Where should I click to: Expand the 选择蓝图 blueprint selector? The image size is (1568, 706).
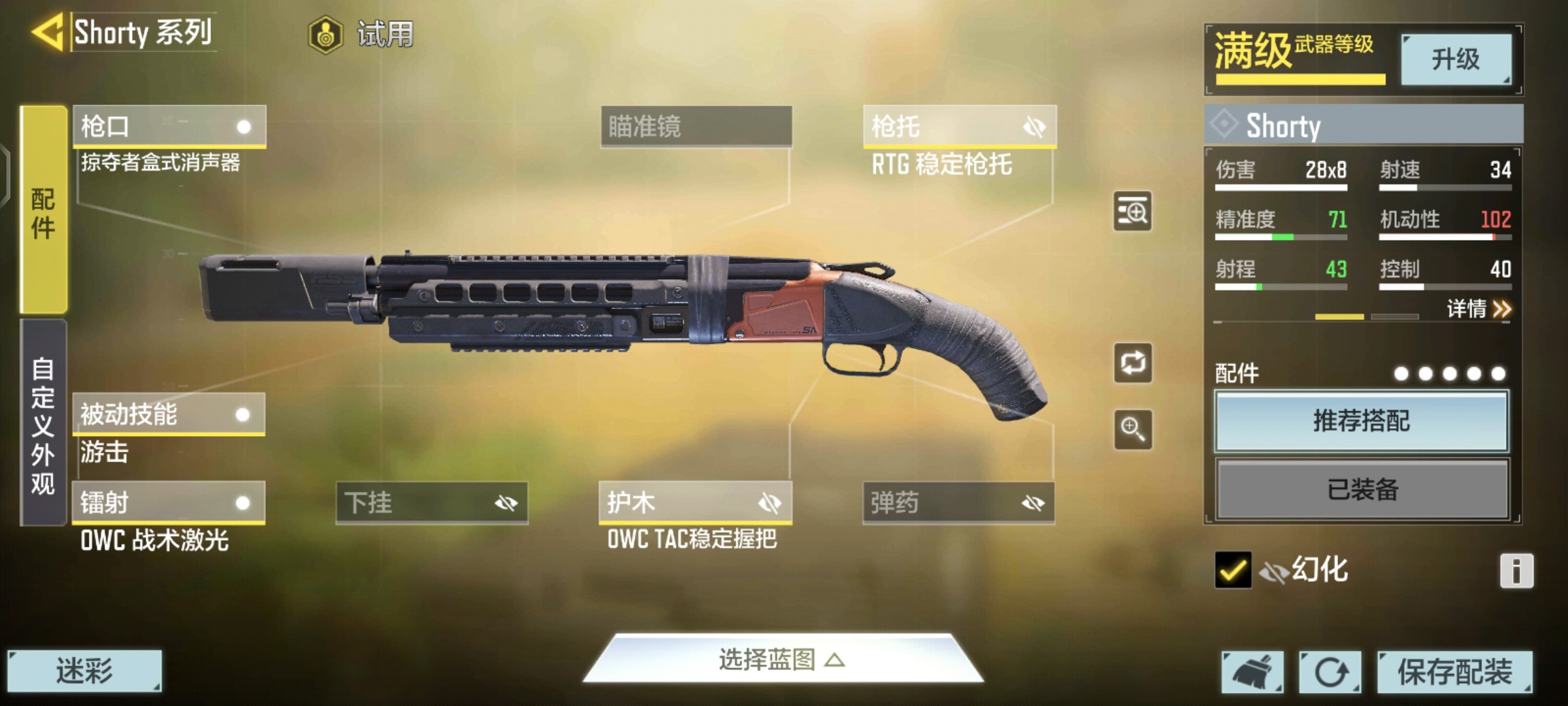pyautogui.click(x=783, y=660)
